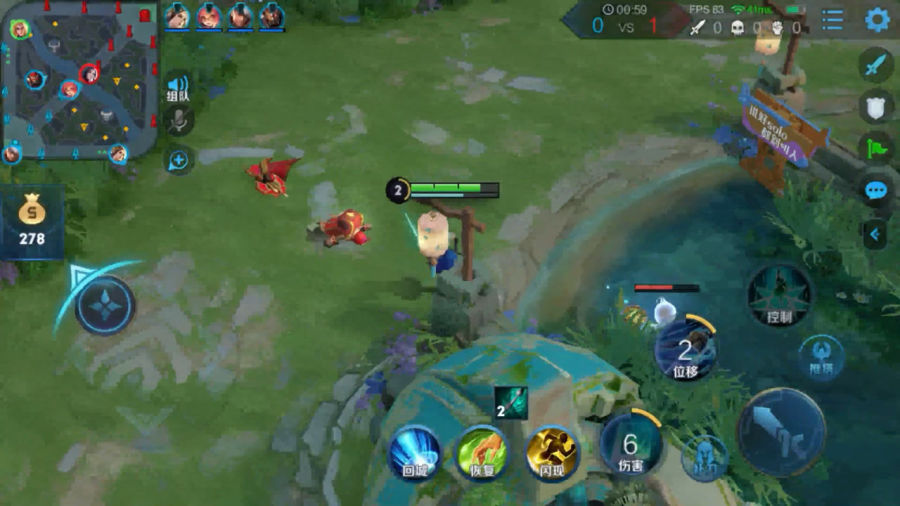Hit the large basic attack button
Image resolution: width=900 pixels, height=506 pixels.
781,431
